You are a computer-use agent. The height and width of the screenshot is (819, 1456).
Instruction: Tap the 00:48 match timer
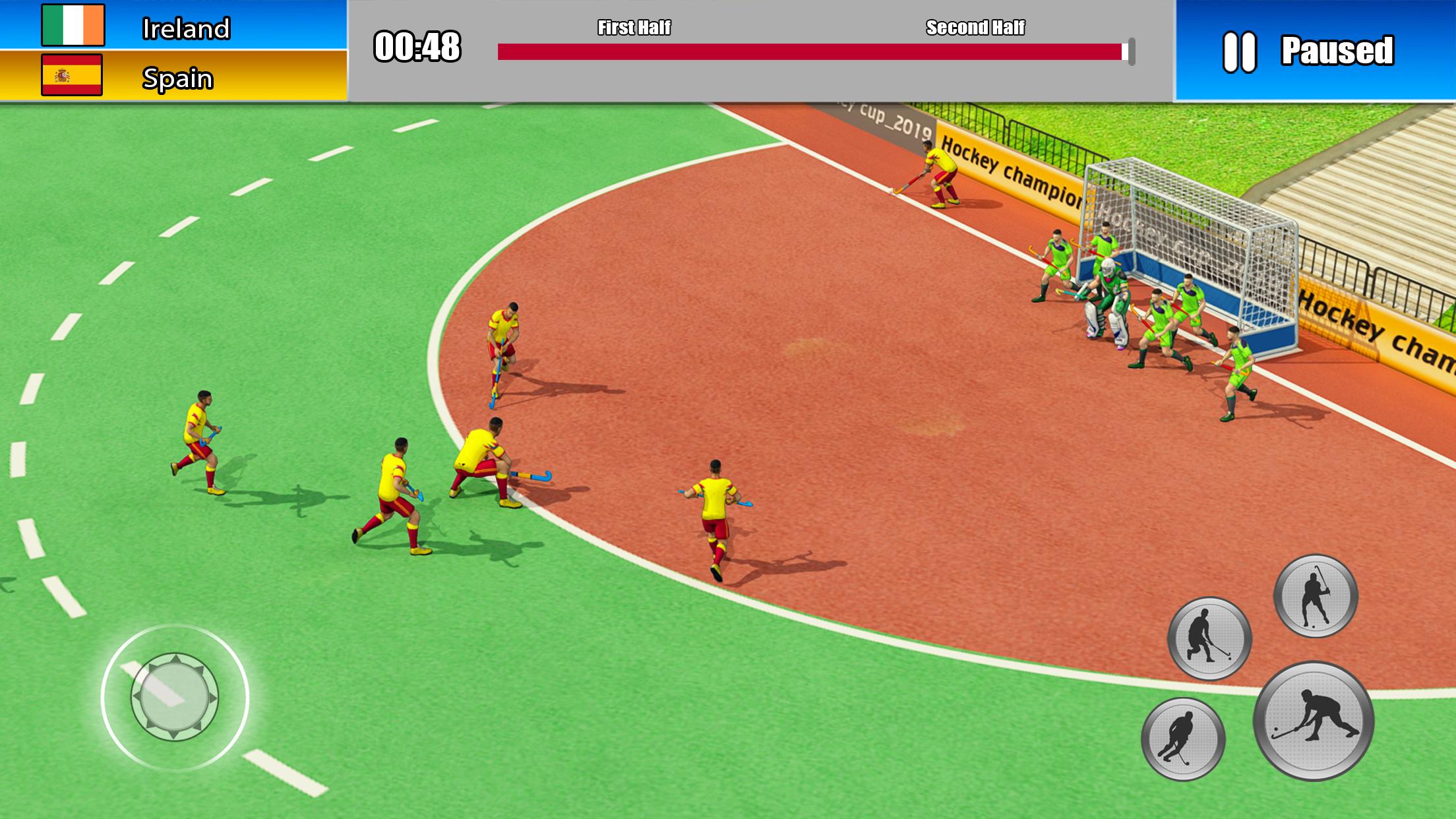(x=417, y=46)
